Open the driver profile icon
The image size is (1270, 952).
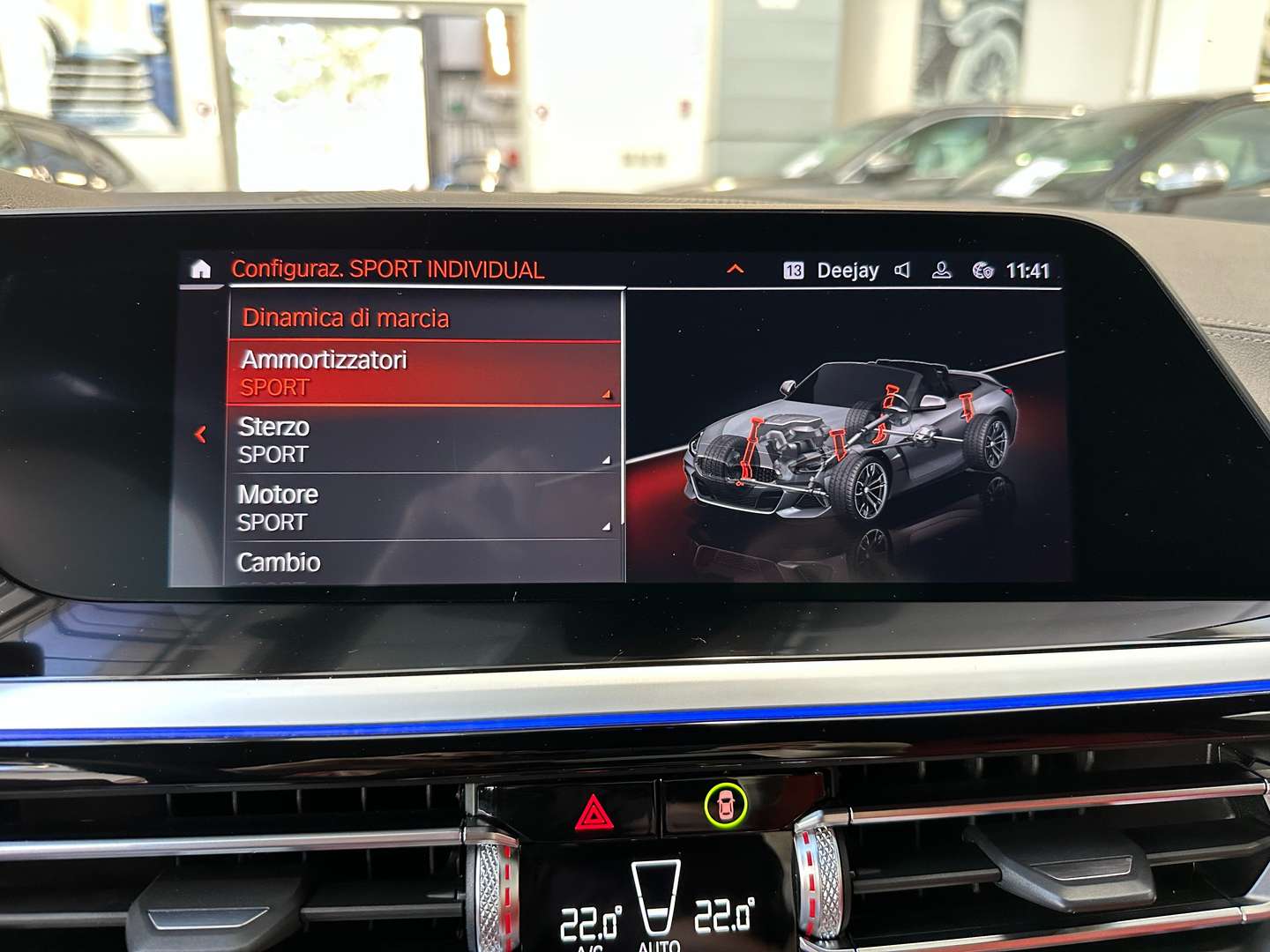pyautogui.click(x=940, y=270)
